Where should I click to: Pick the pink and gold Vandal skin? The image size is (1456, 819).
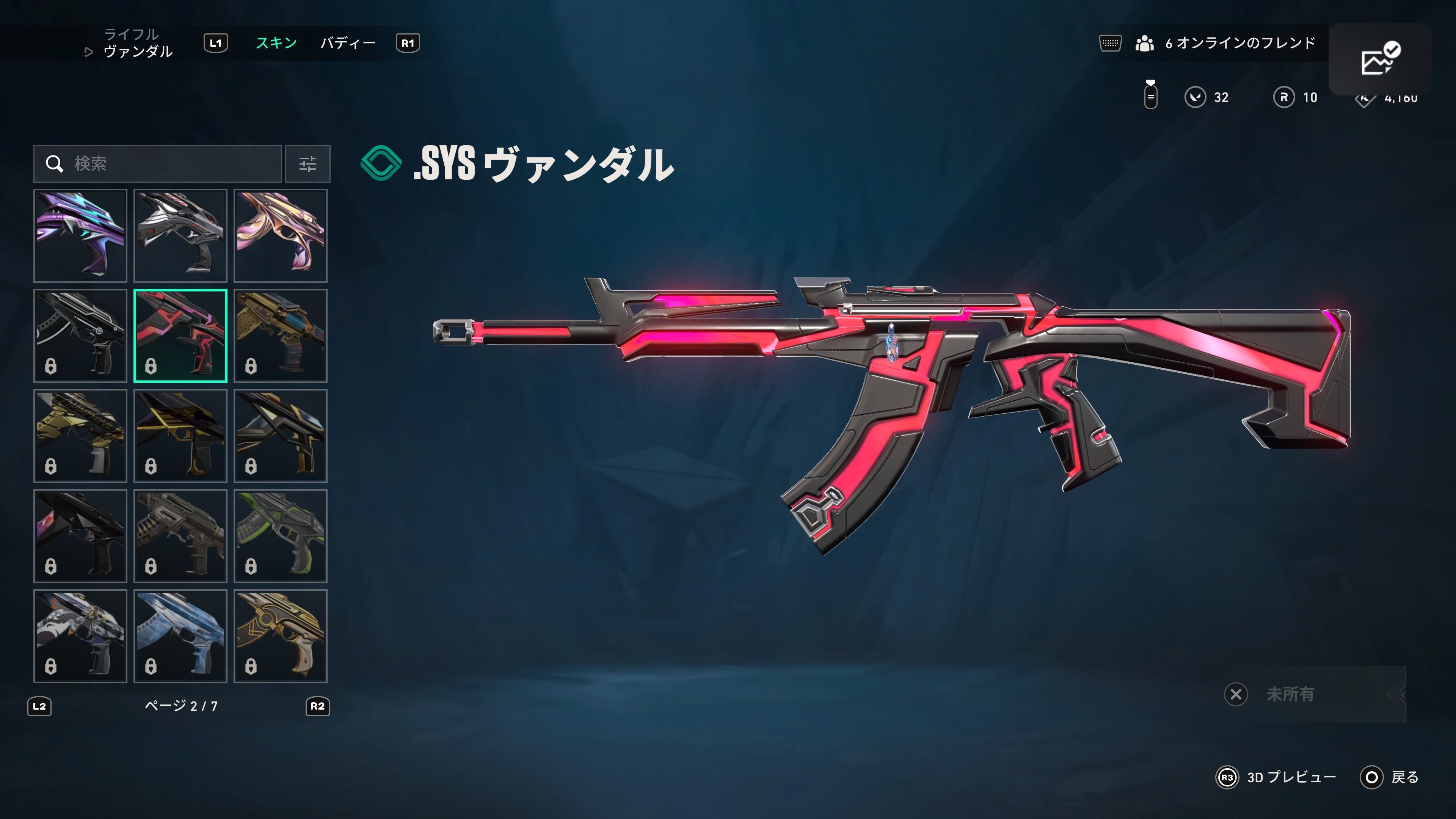coord(280,236)
